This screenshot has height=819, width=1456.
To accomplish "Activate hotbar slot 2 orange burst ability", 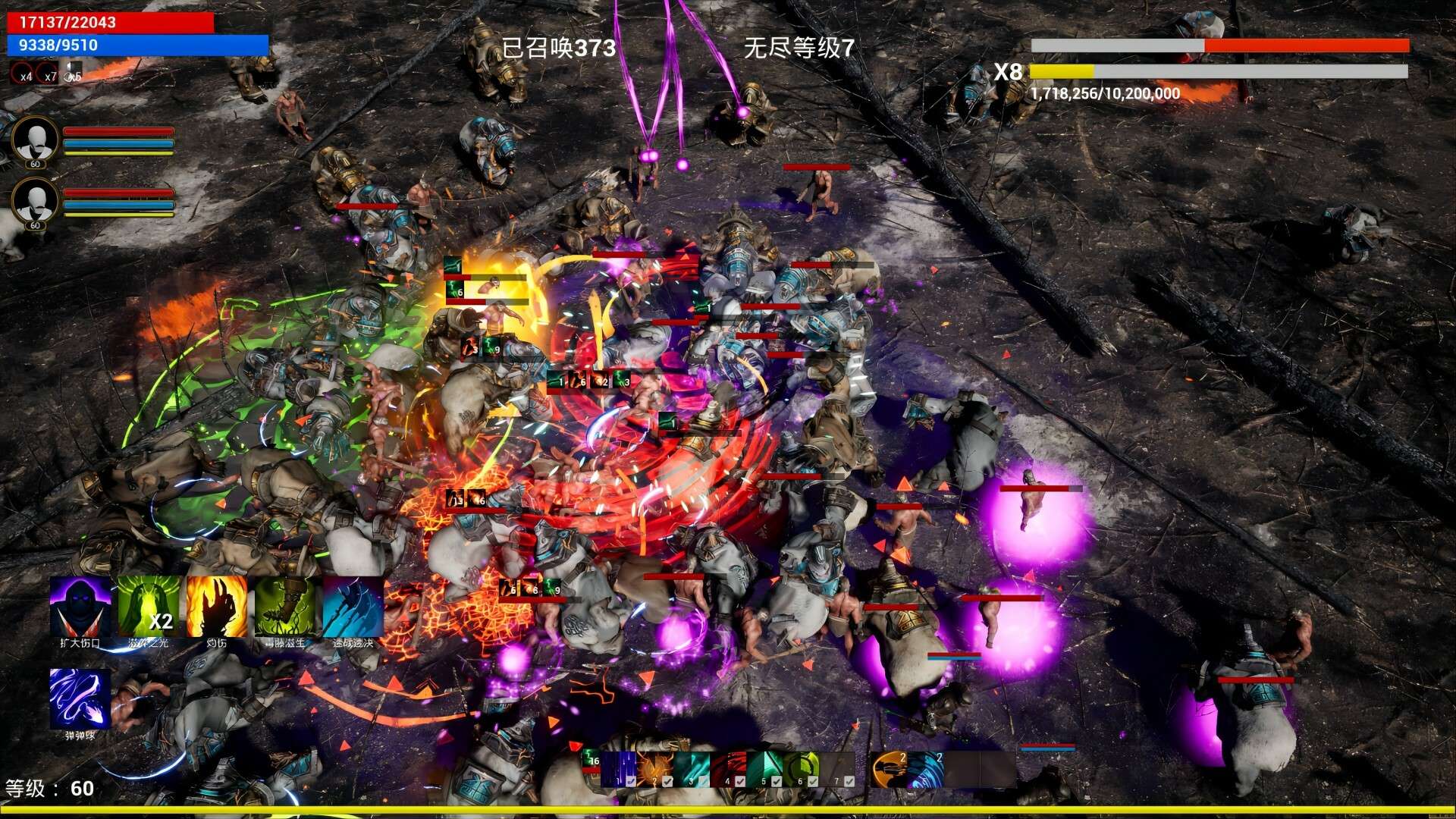I will (x=654, y=769).
